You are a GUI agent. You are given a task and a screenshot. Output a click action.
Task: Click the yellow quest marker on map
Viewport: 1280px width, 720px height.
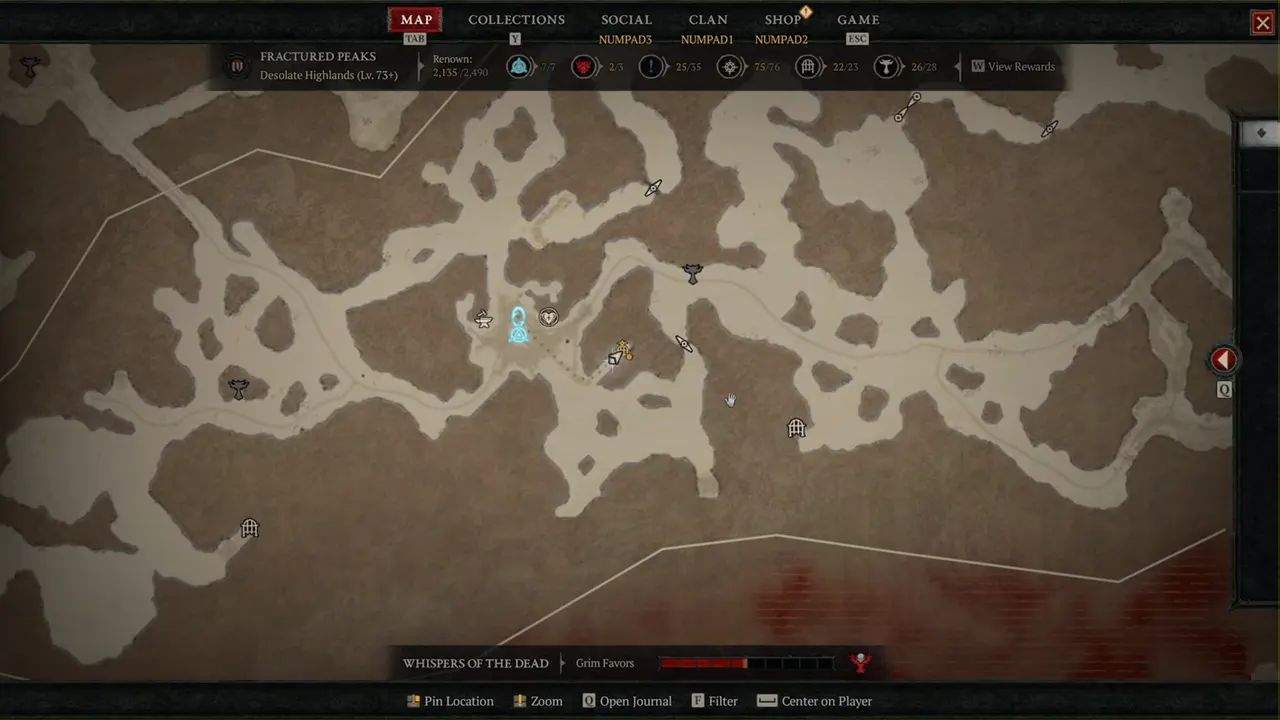(x=622, y=352)
